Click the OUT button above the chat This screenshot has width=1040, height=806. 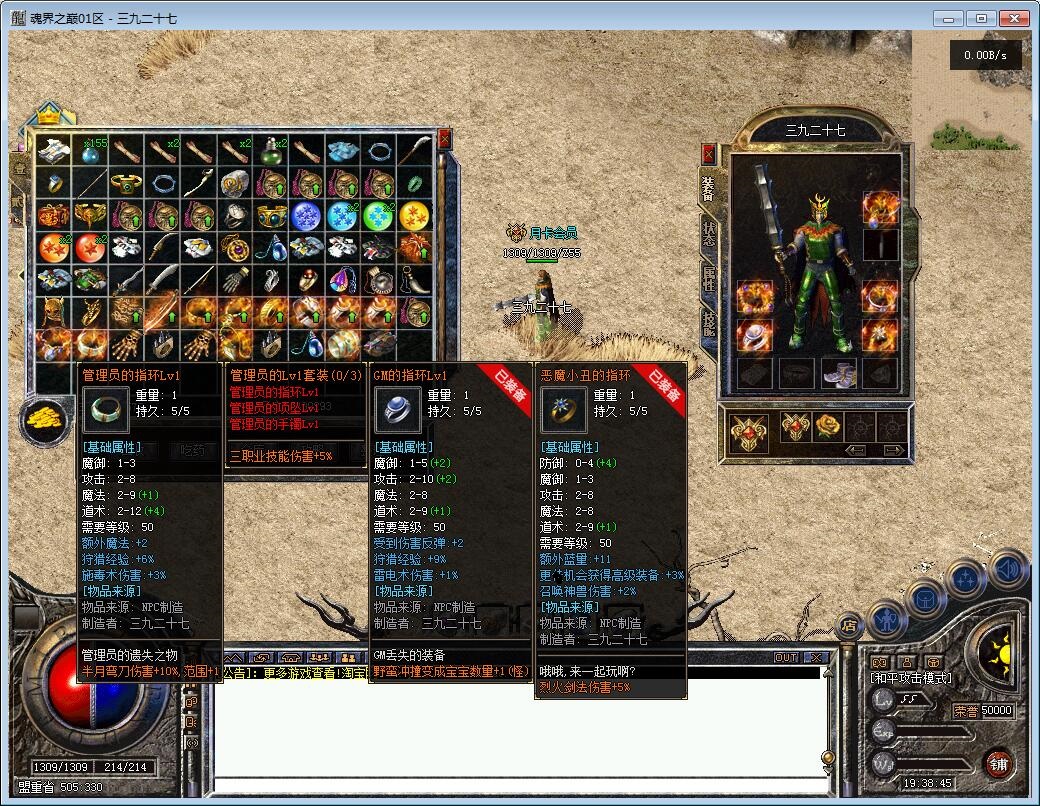[x=786, y=658]
